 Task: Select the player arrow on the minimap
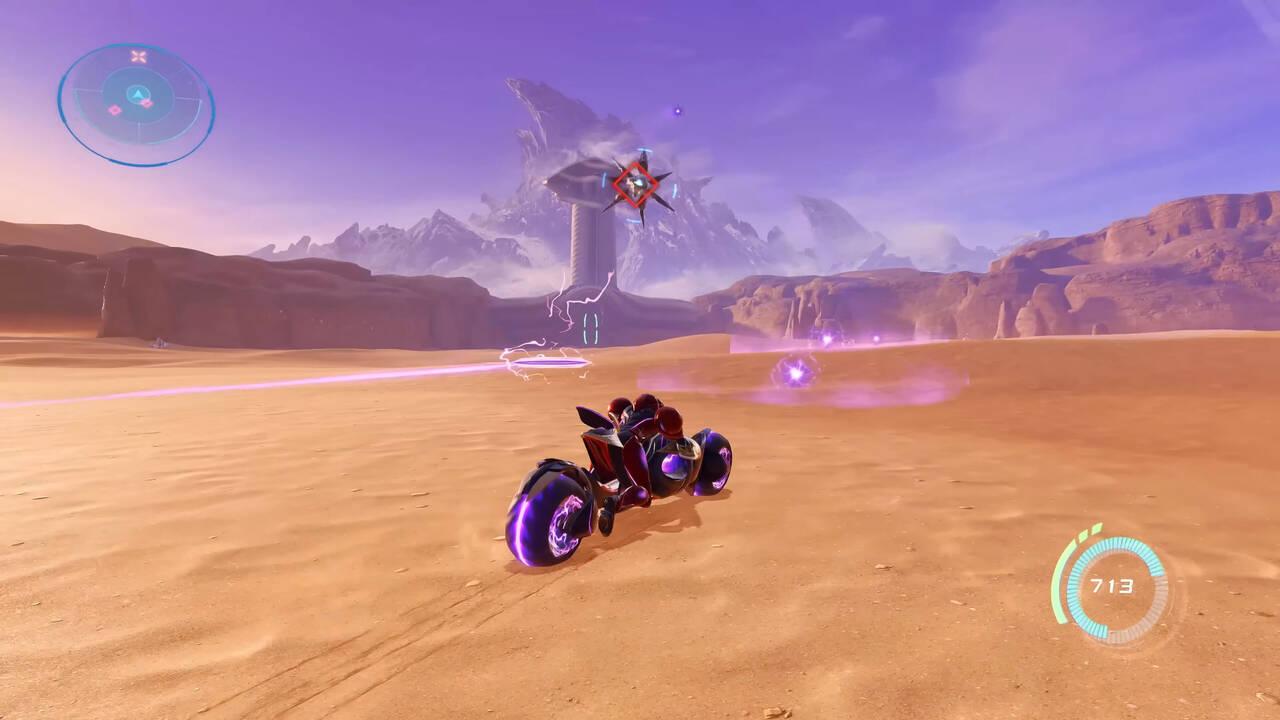coord(137,95)
